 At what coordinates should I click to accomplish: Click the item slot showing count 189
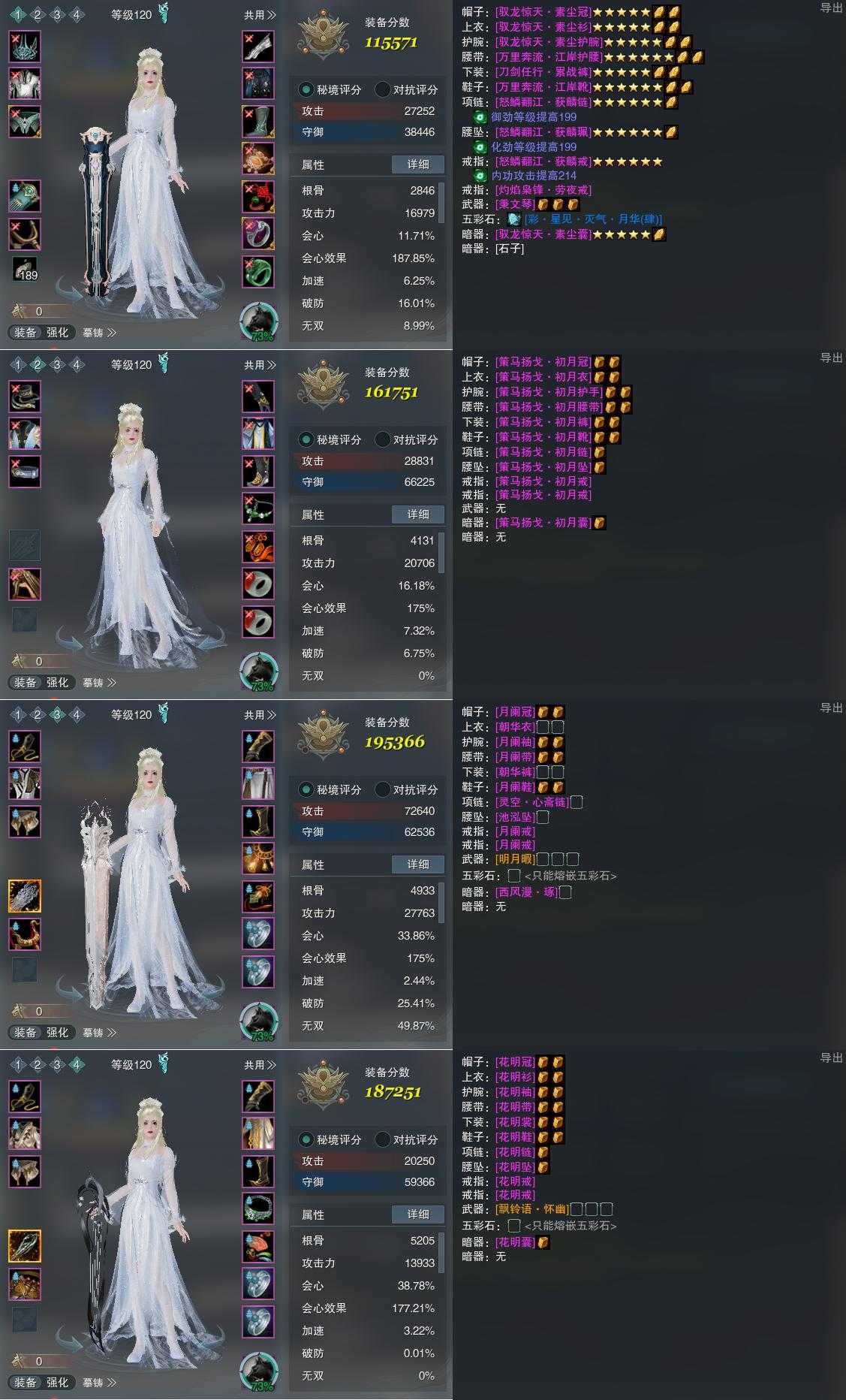(25, 270)
